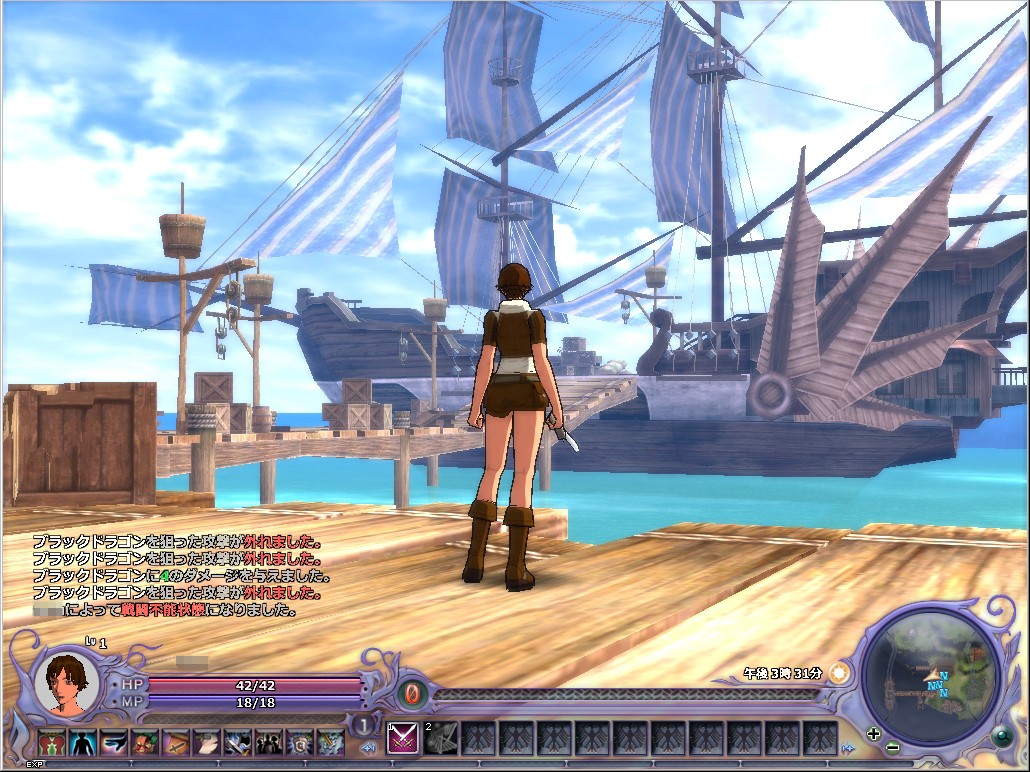Image resolution: width=1030 pixels, height=772 pixels.
Task: Open the hammer crafting menu icon
Action: pyautogui.click(x=238, y=742)
